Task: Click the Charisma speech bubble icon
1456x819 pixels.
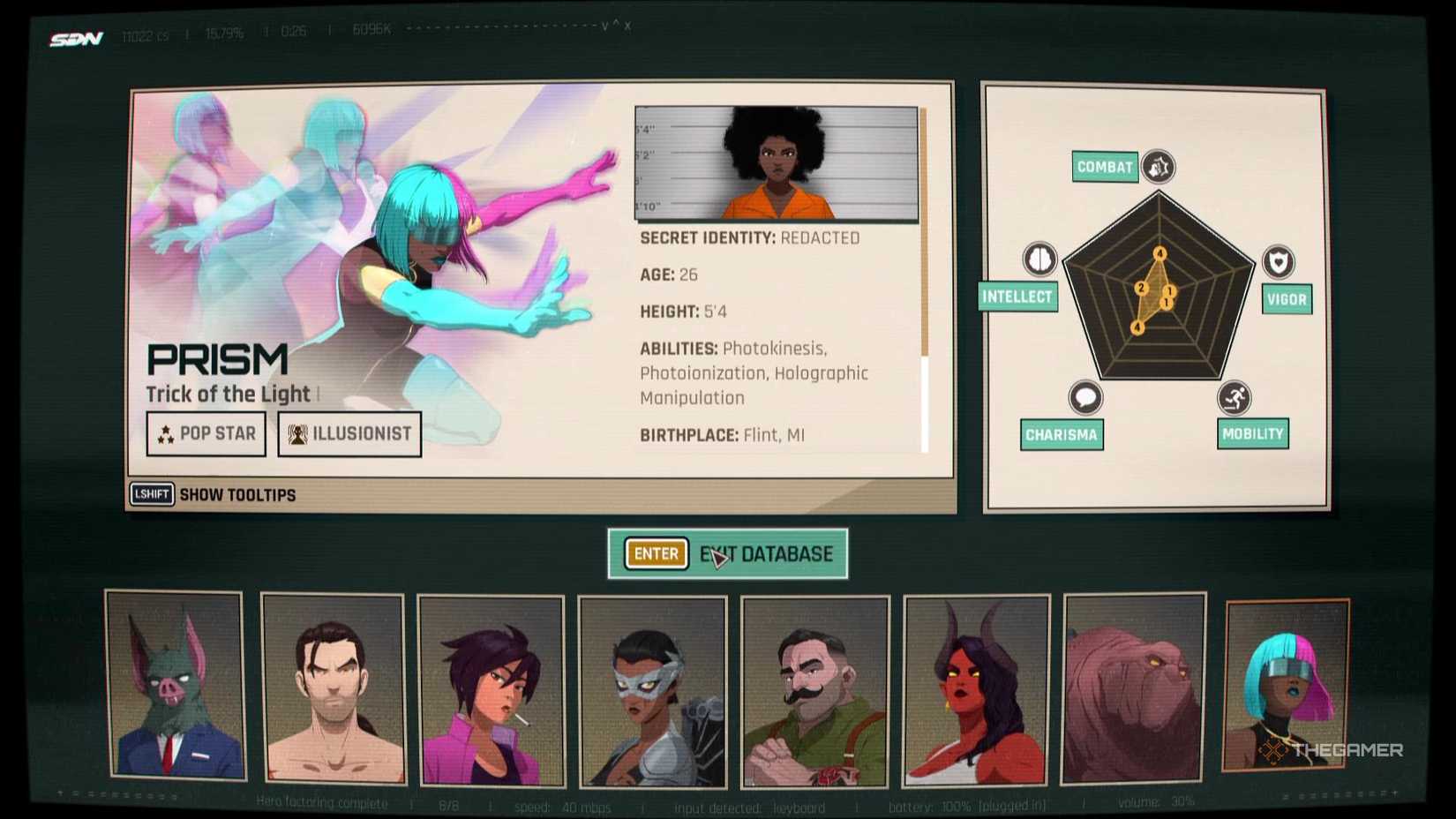Action: point(1084,397)
